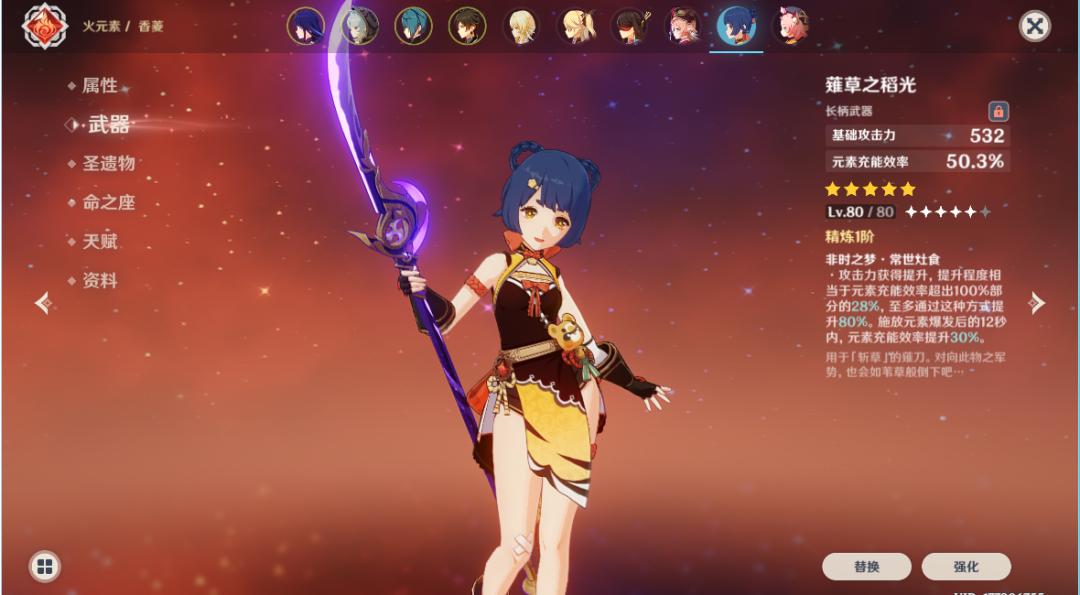Select the dark brown-haired character portrait
The height and width of the screenshot is (595, 1080).
tap(467, 26)
